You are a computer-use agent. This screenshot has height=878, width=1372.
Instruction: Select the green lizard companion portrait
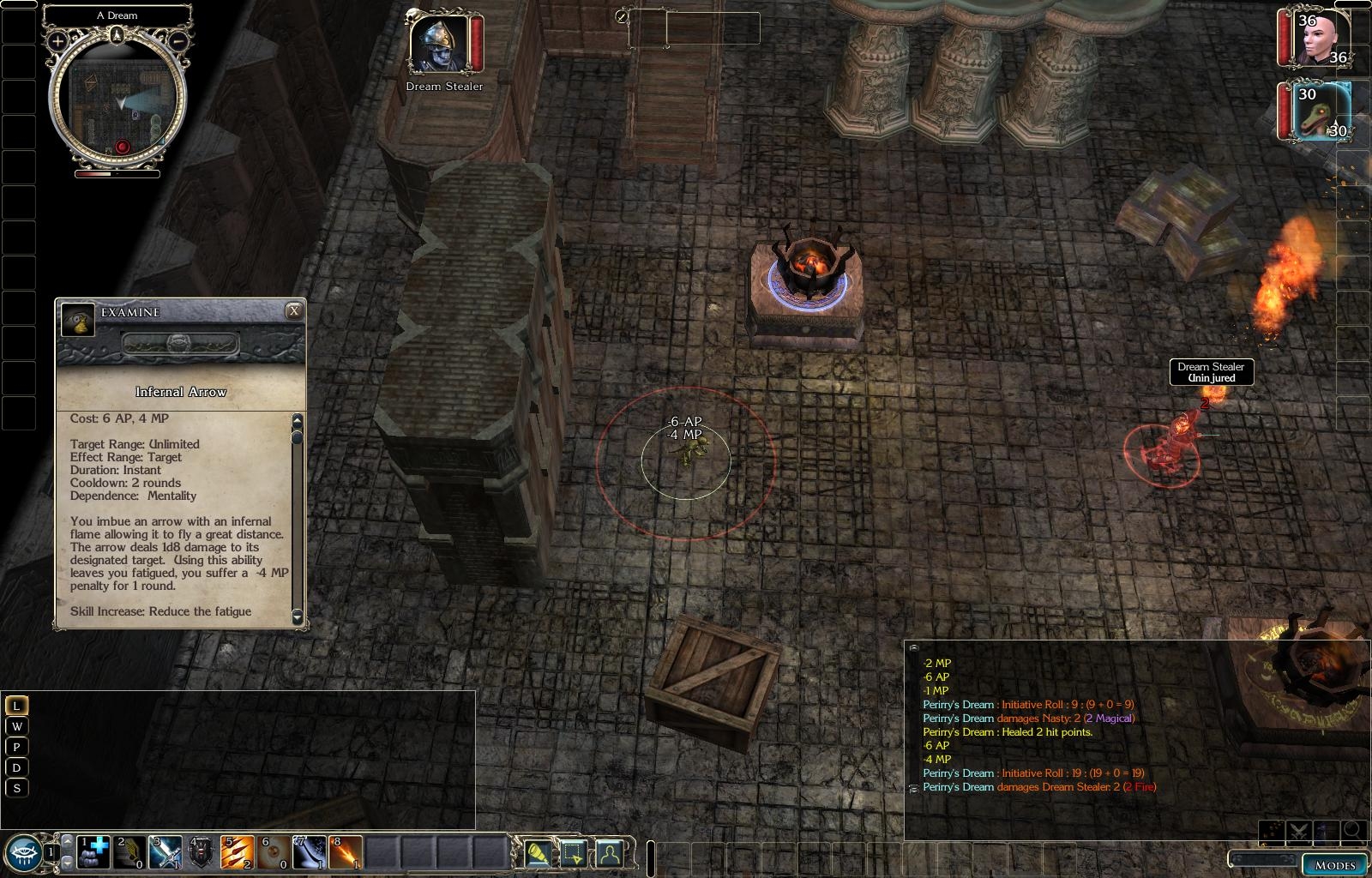(x=1319, y=111)
